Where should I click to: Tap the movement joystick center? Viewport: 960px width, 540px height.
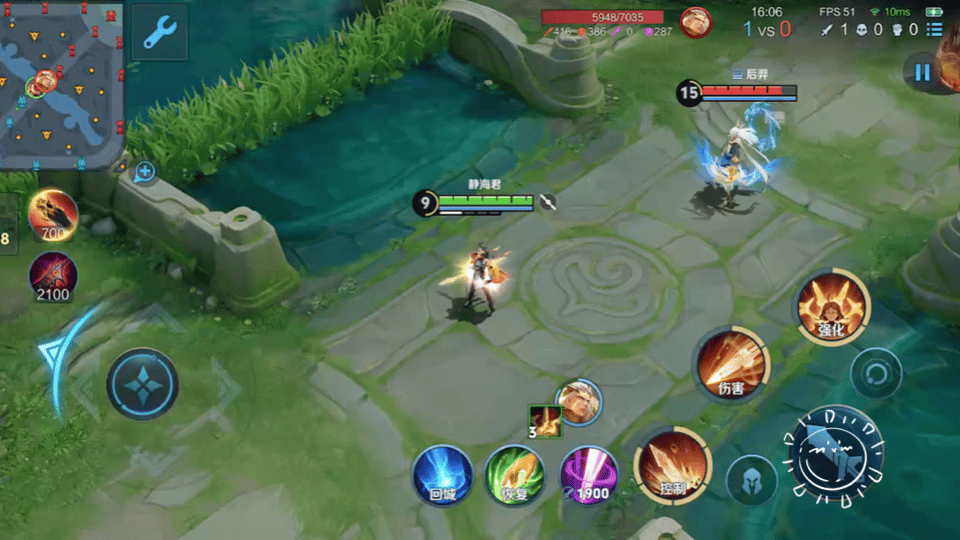click(x=143, y=384)
